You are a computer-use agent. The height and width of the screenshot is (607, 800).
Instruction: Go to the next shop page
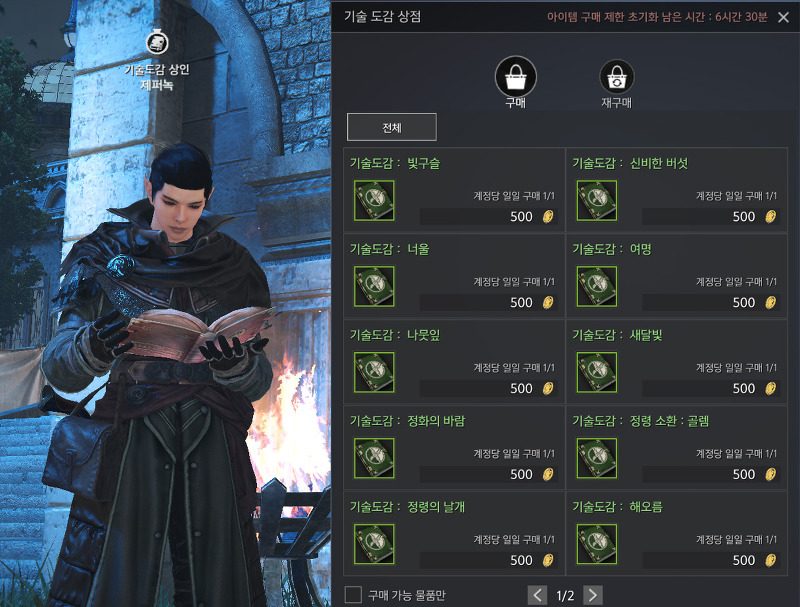593,595
